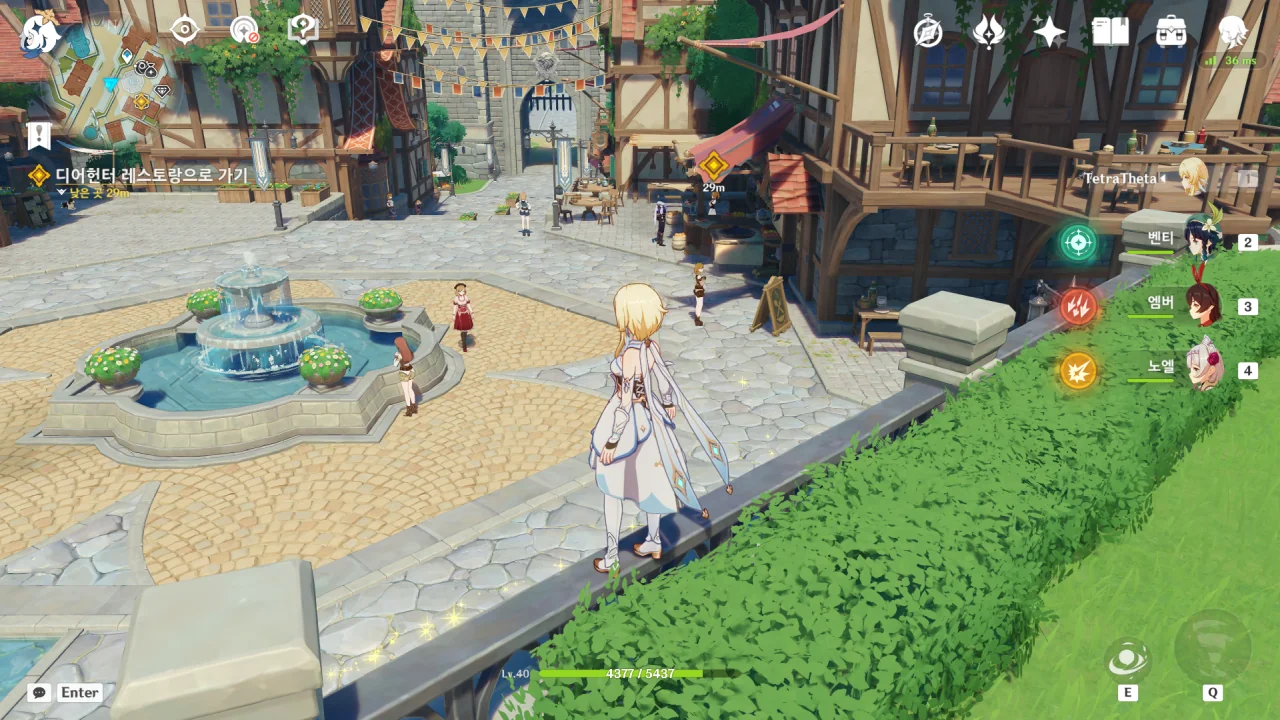Click the eye-shaped icon beside the minimap
This screenshot has height=720, width=1280.
pyautogui.click(x=185, y=30)
